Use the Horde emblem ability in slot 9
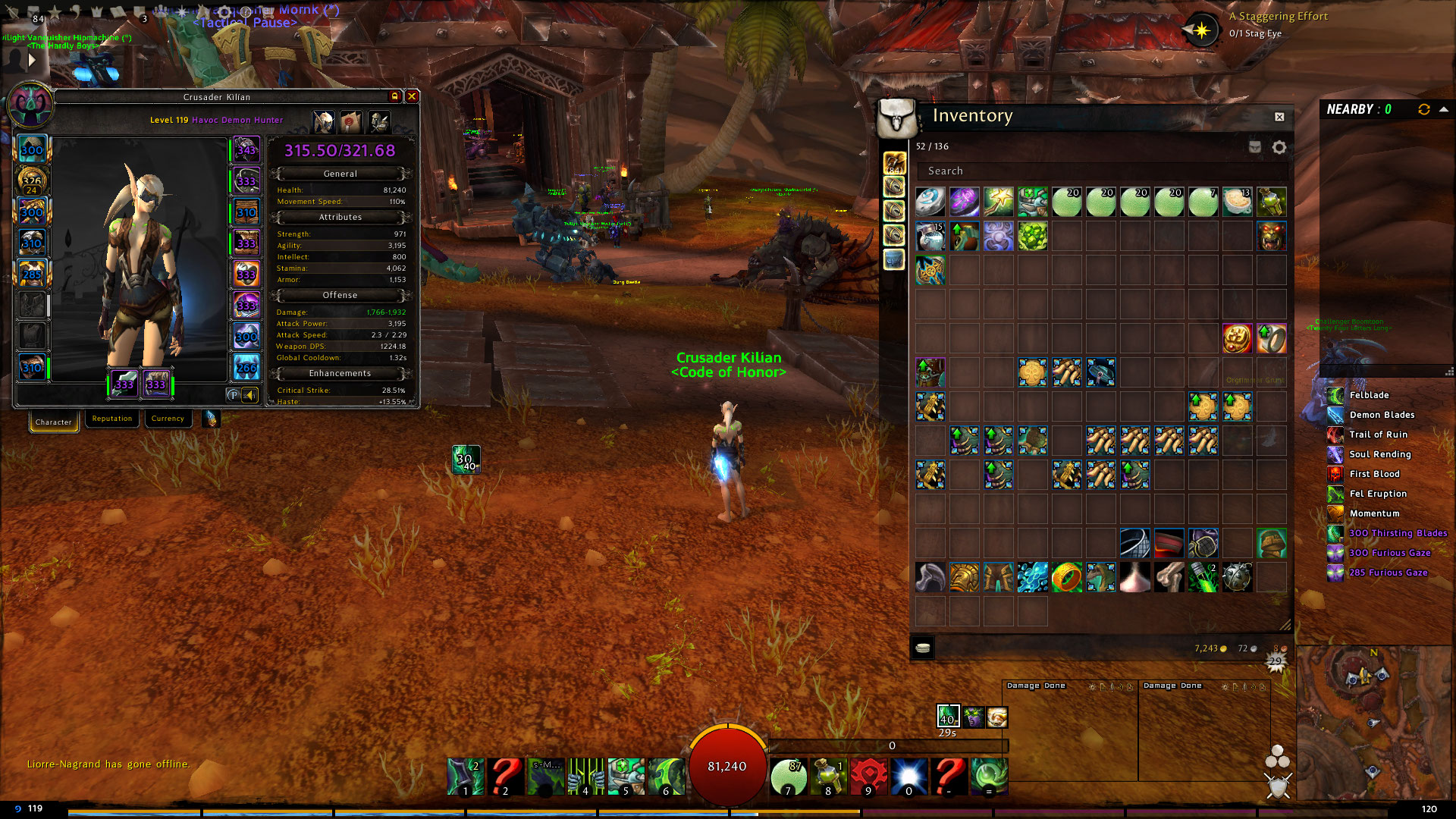Viewport: 1456px width, 819px height. click(868, 776)
